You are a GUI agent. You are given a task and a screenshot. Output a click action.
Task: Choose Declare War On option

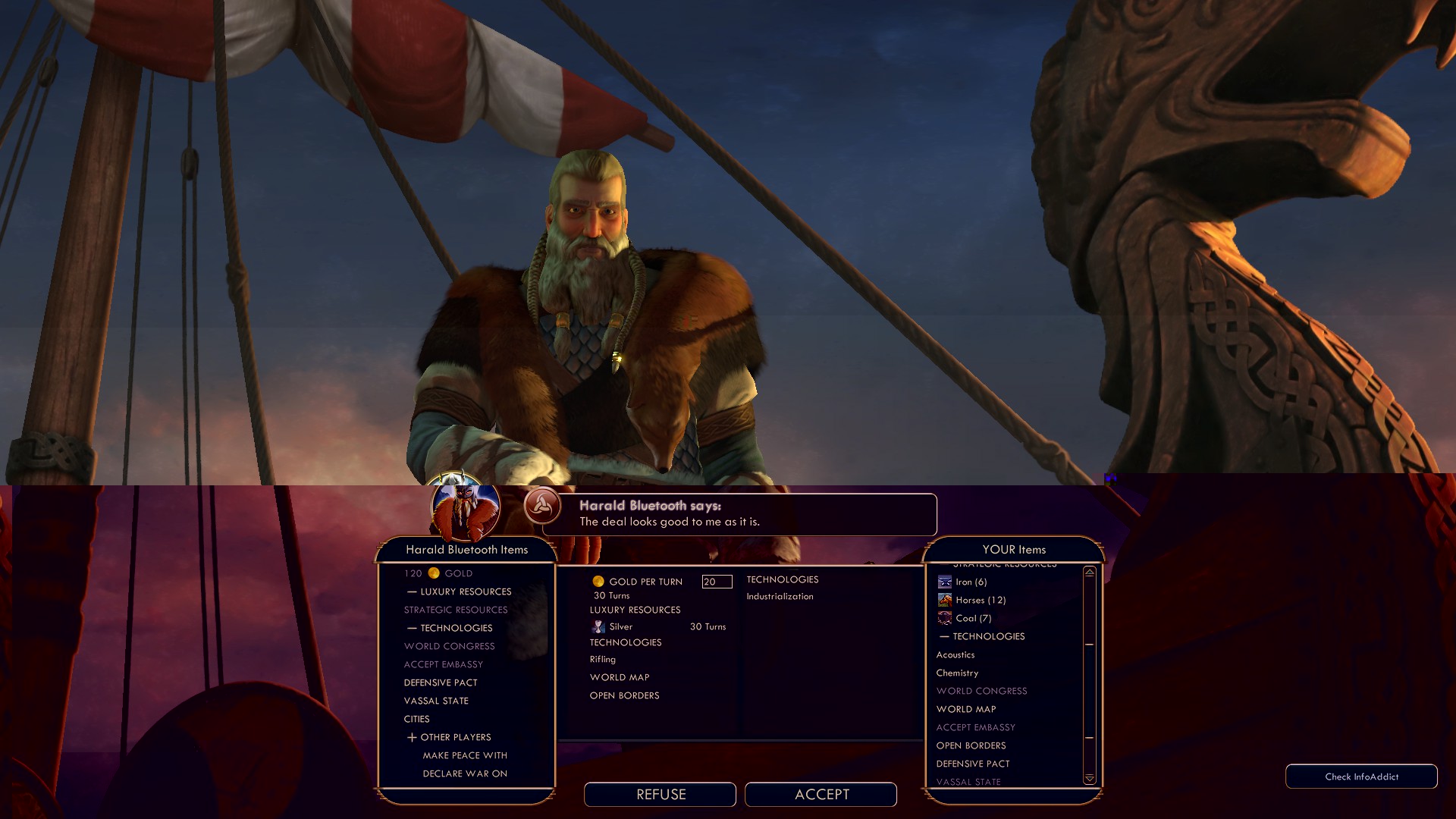coord(465,773)
